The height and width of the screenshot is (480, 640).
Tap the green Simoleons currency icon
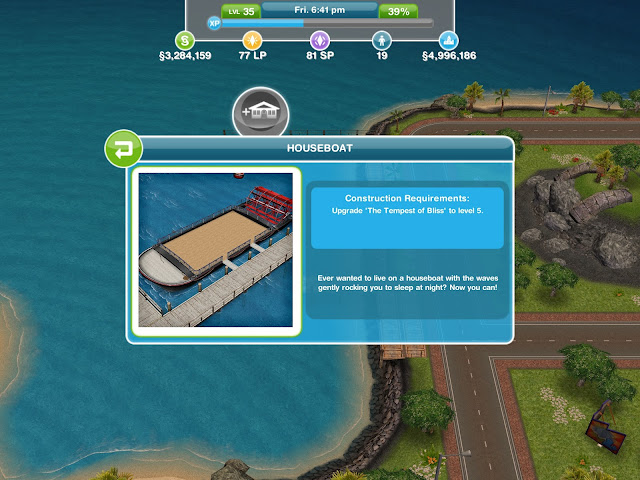[x=184, y=41]
